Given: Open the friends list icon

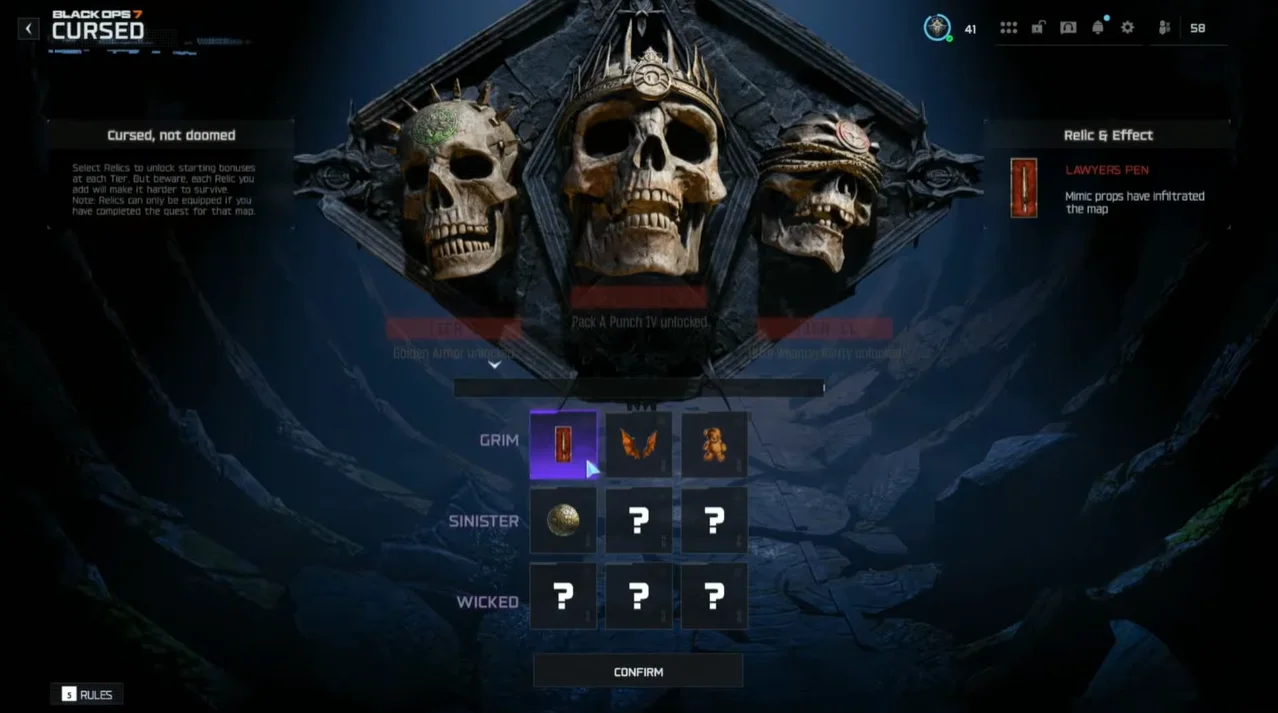Looking at the screenshot, I should pos(1165,28).
